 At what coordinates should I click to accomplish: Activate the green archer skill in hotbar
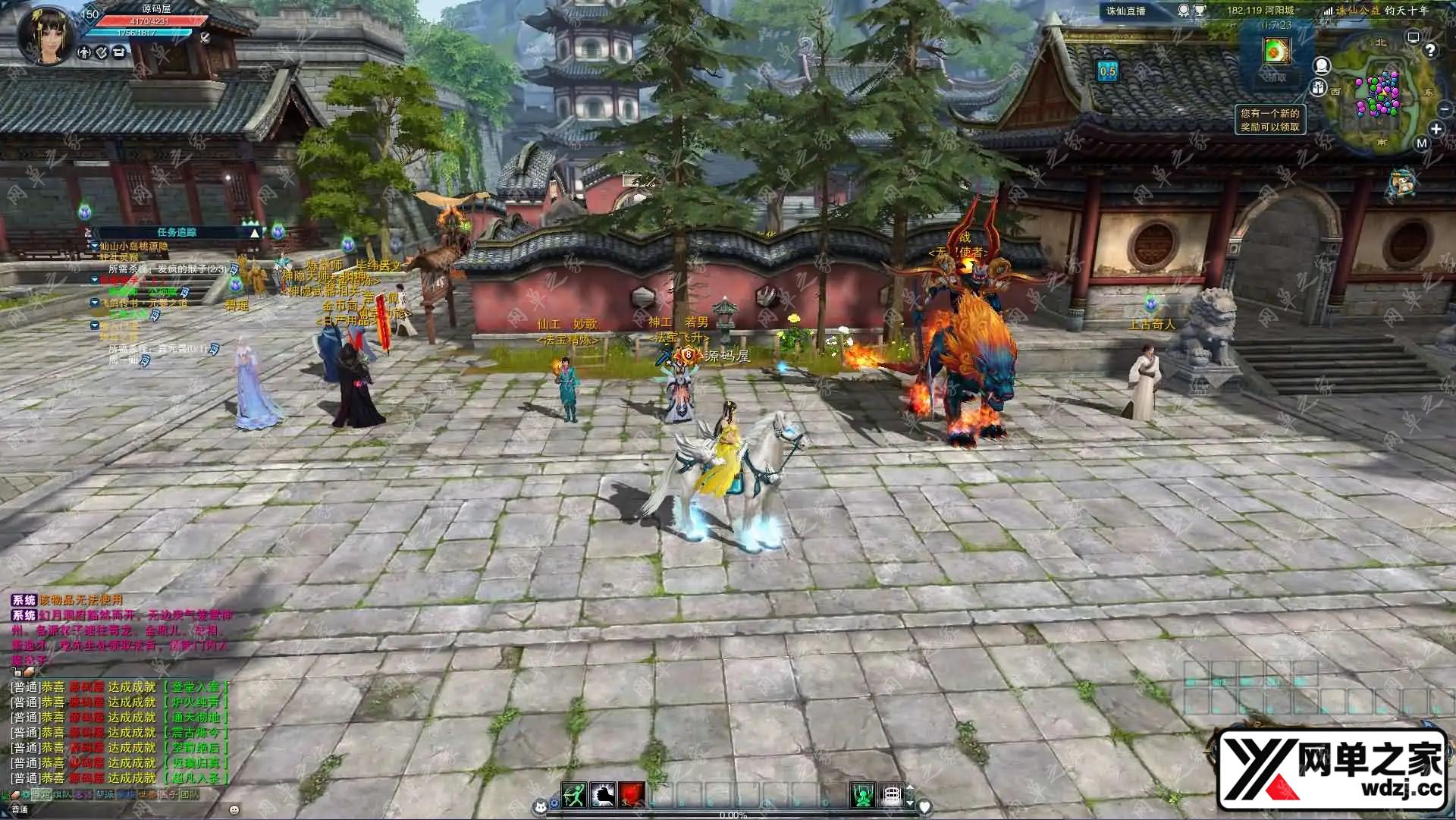tap(574, 794)
